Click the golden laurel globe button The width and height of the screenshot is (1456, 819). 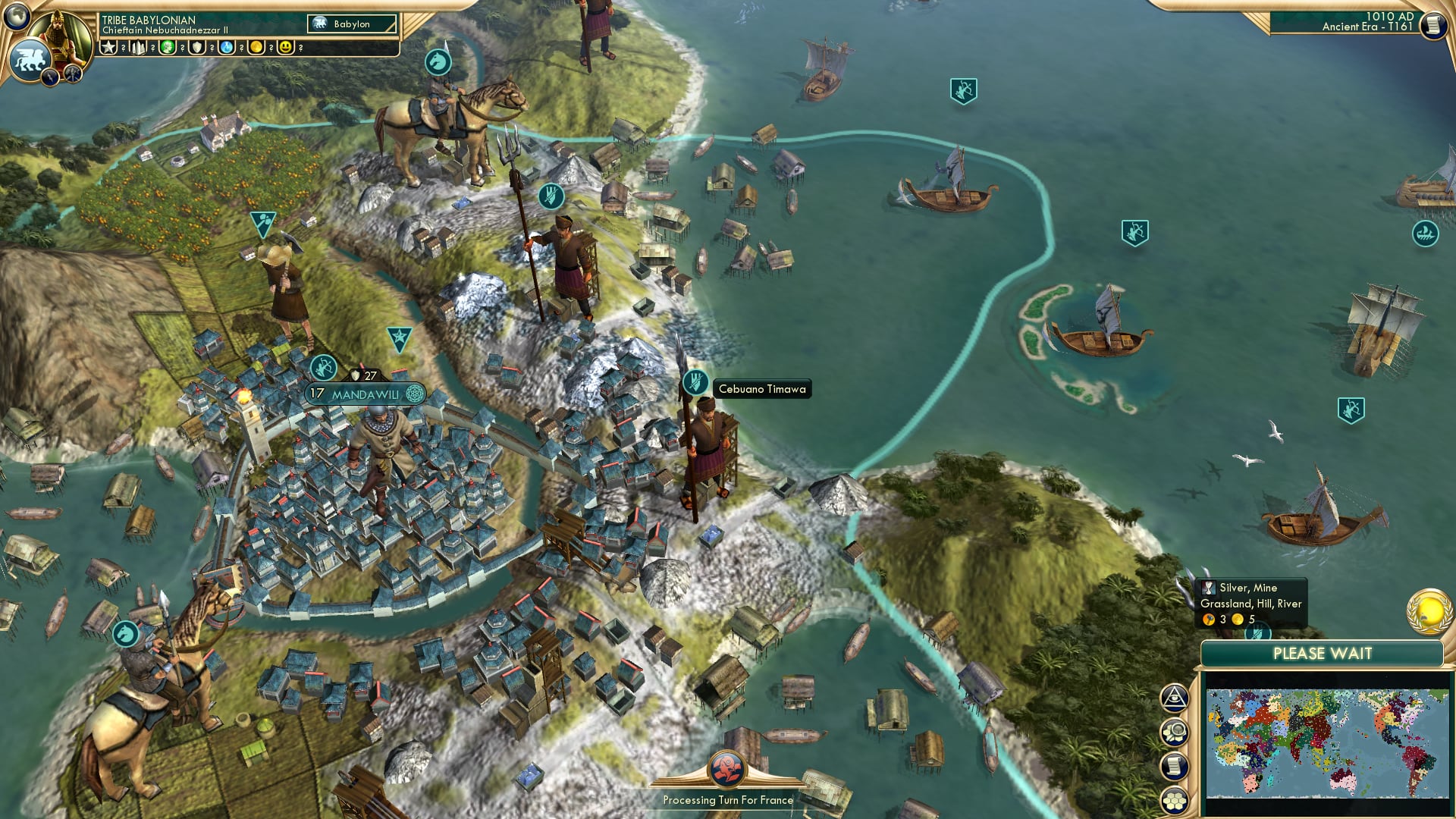pyautogui.click(x=1429, y=610)
